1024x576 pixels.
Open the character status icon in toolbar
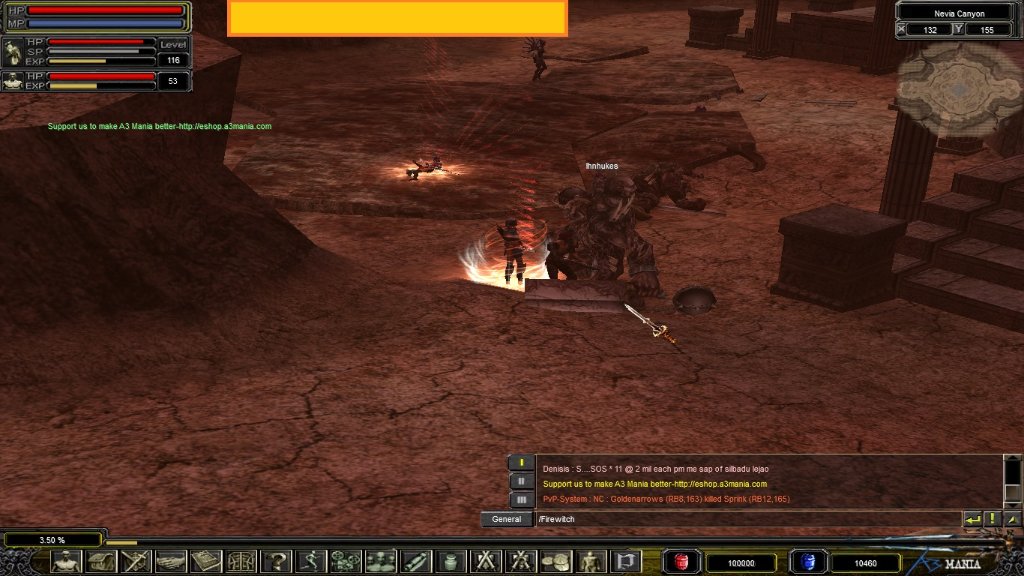[x=67, y=561]
